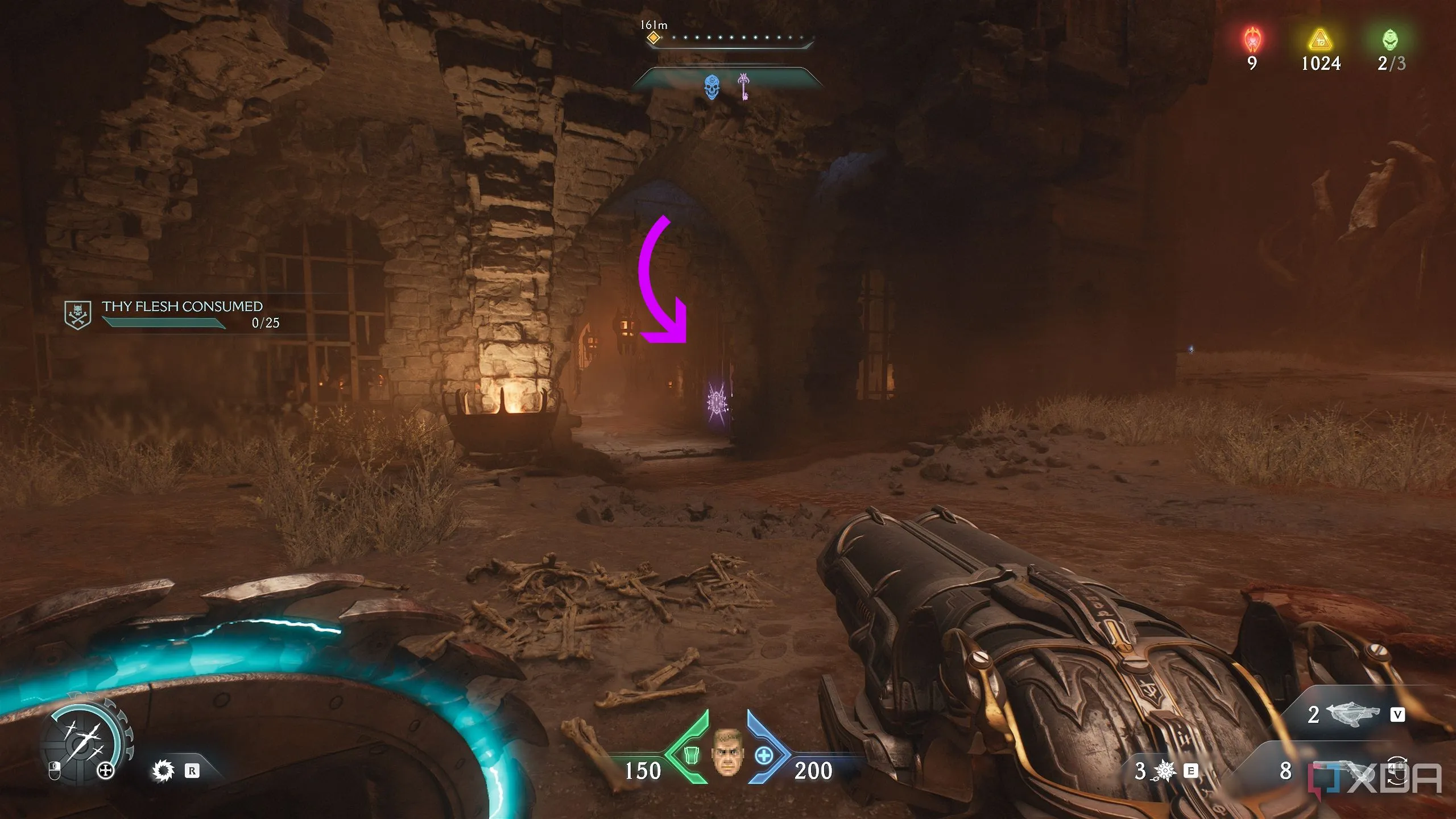Viewport: 1456px width, 819px height.
Task: Click the Doom Slayer face portrait
Action: [x=727, y=752]
